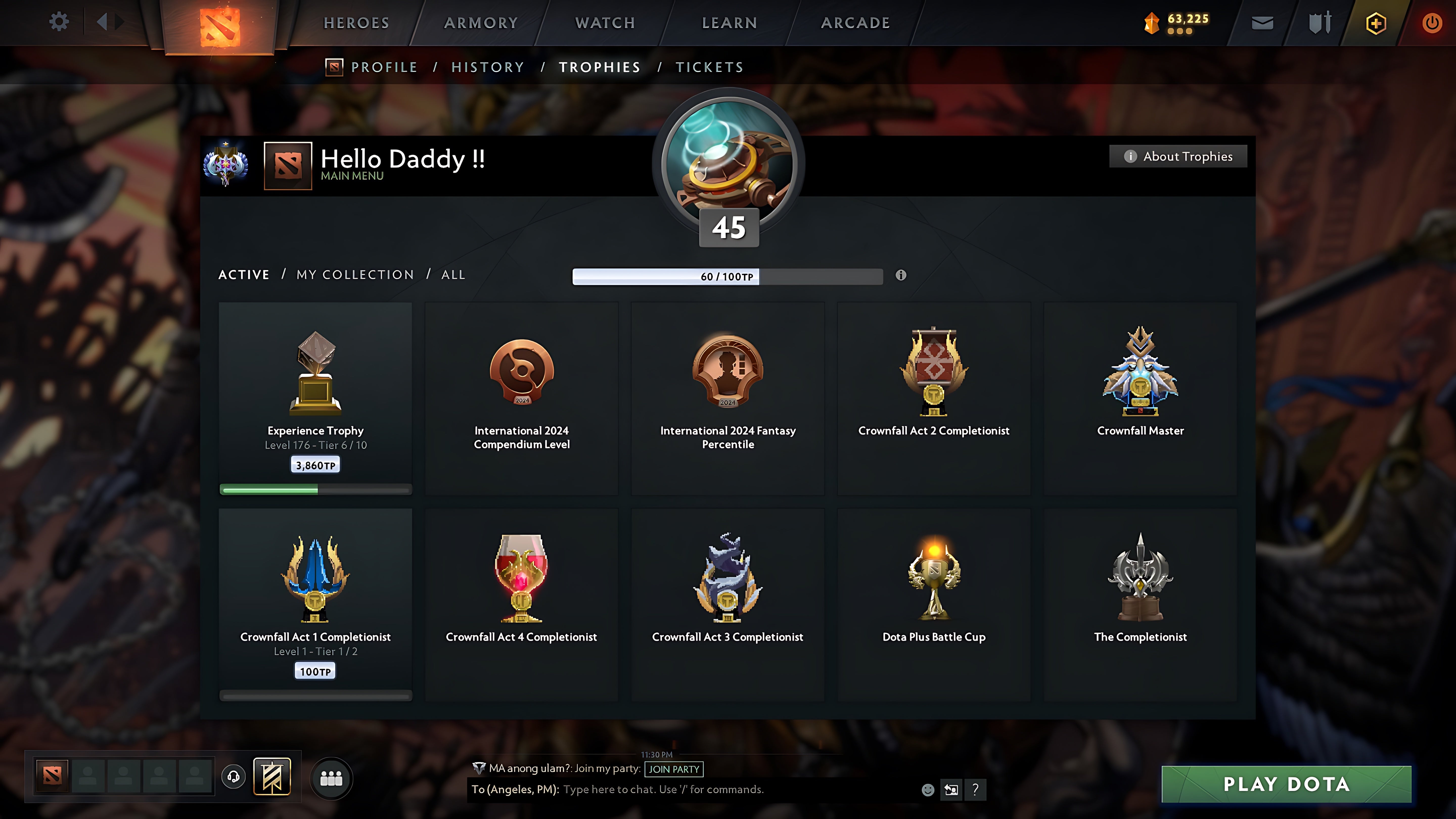1456x819 pixels.
Task: Click JOIN PARTY in the chat message
Action: point(674,769)
